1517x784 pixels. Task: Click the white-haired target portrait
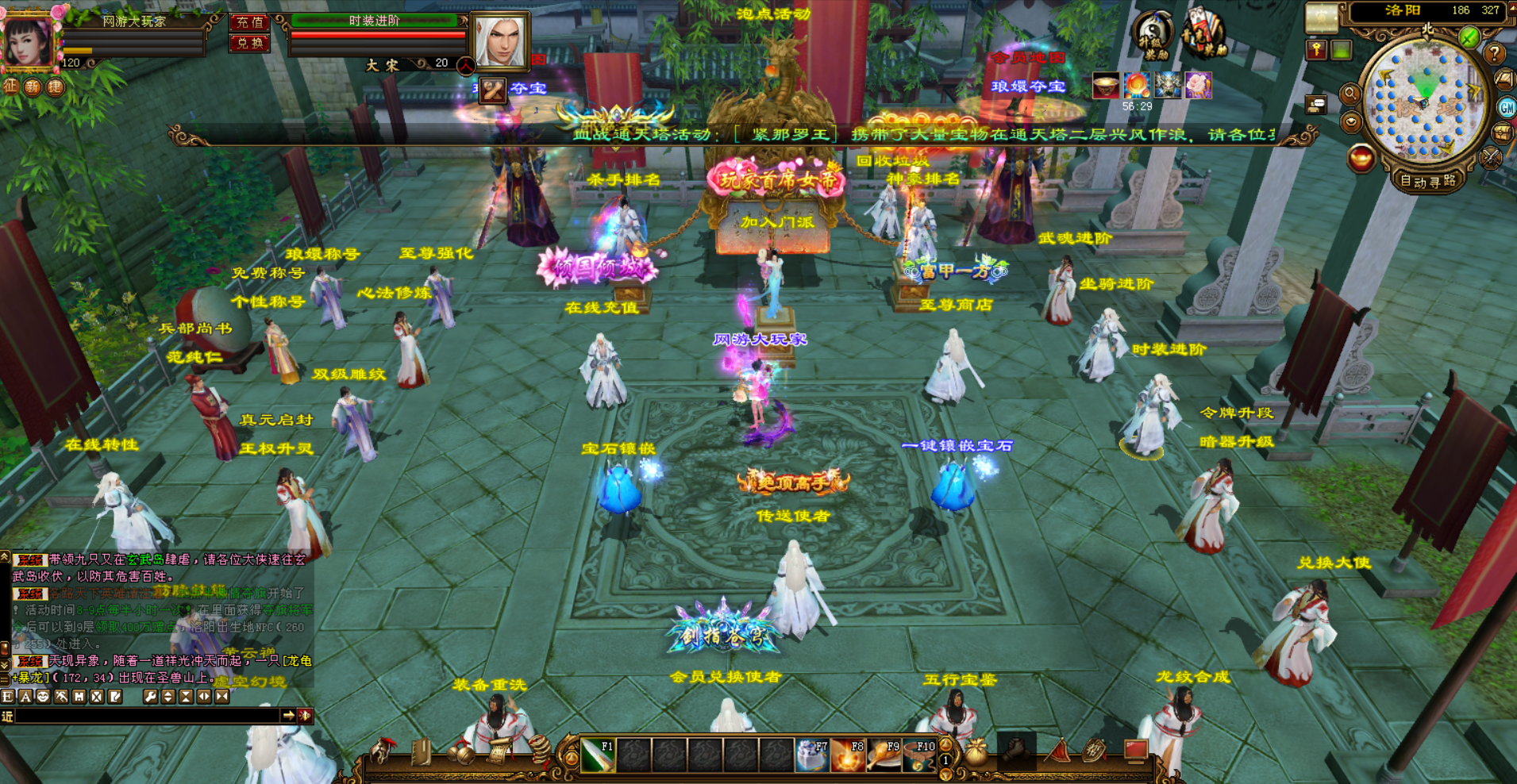[500, 40]
